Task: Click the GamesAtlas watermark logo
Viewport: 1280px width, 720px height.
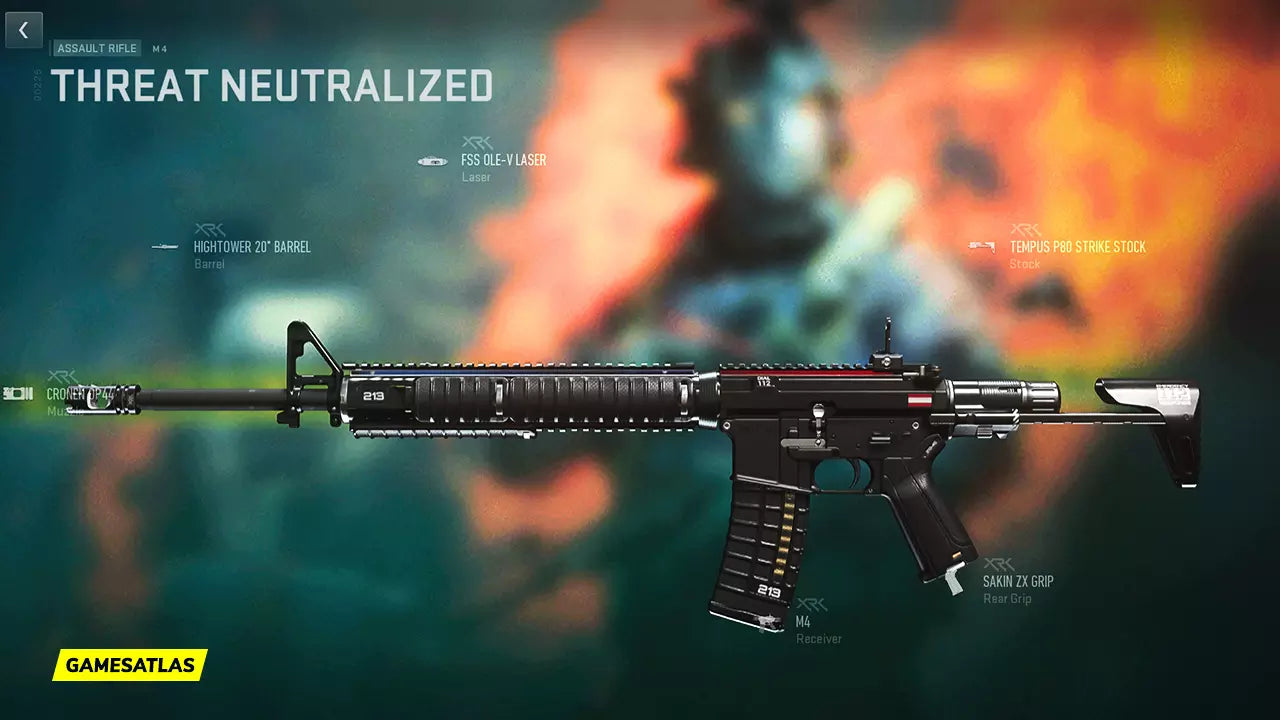Action: pos(129,664)
